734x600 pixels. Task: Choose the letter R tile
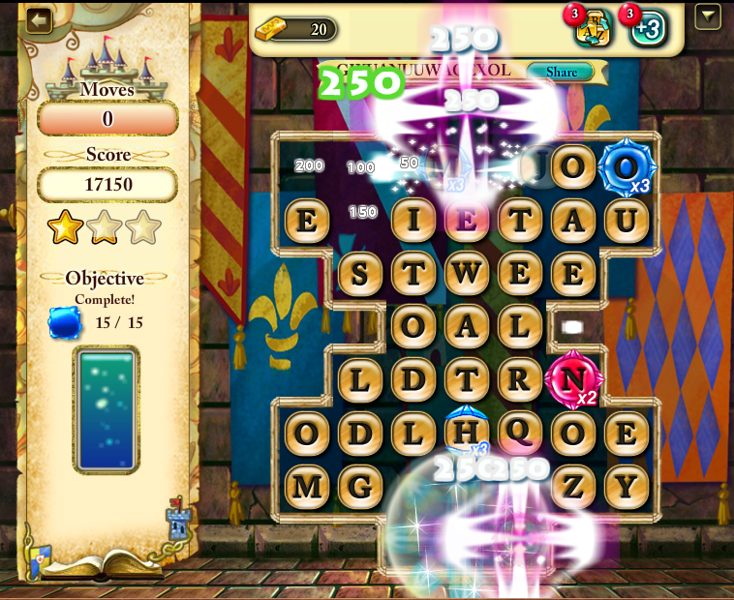coord(520,380)
